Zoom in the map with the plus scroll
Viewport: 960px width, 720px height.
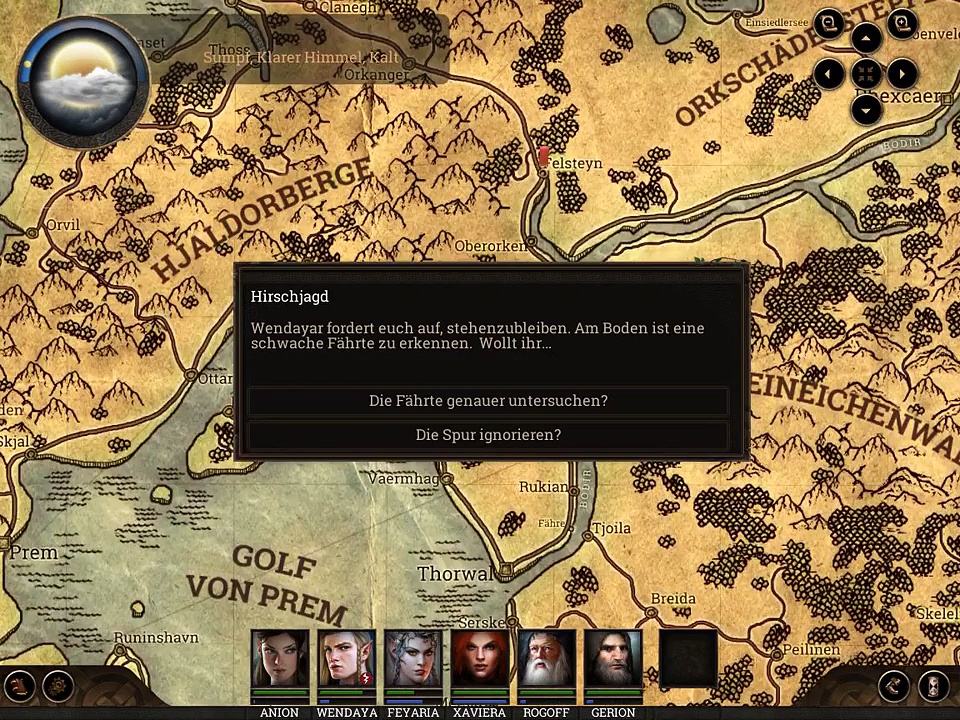902,25
